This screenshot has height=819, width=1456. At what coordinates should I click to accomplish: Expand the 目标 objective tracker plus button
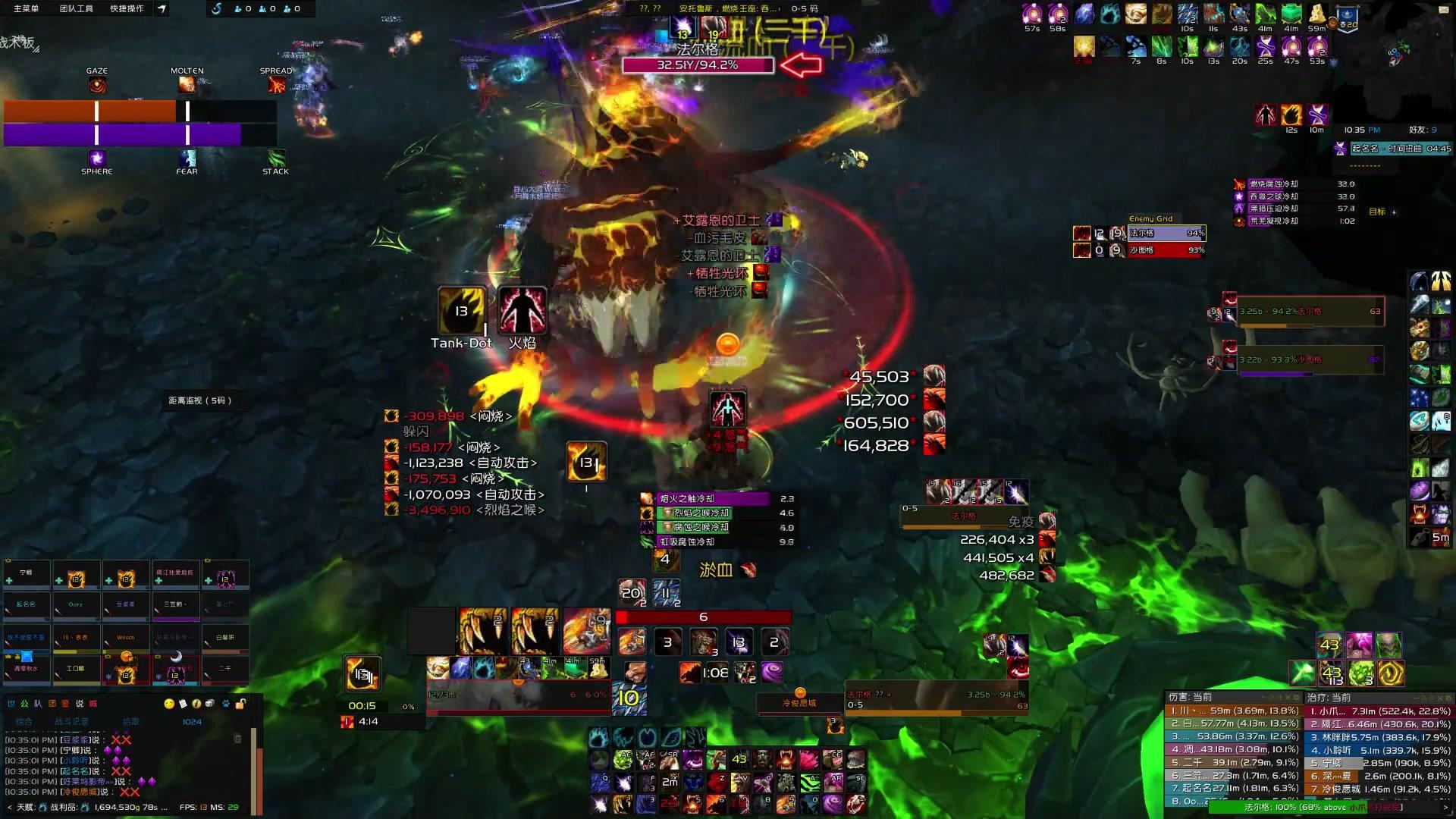[x=1394, y=212]
